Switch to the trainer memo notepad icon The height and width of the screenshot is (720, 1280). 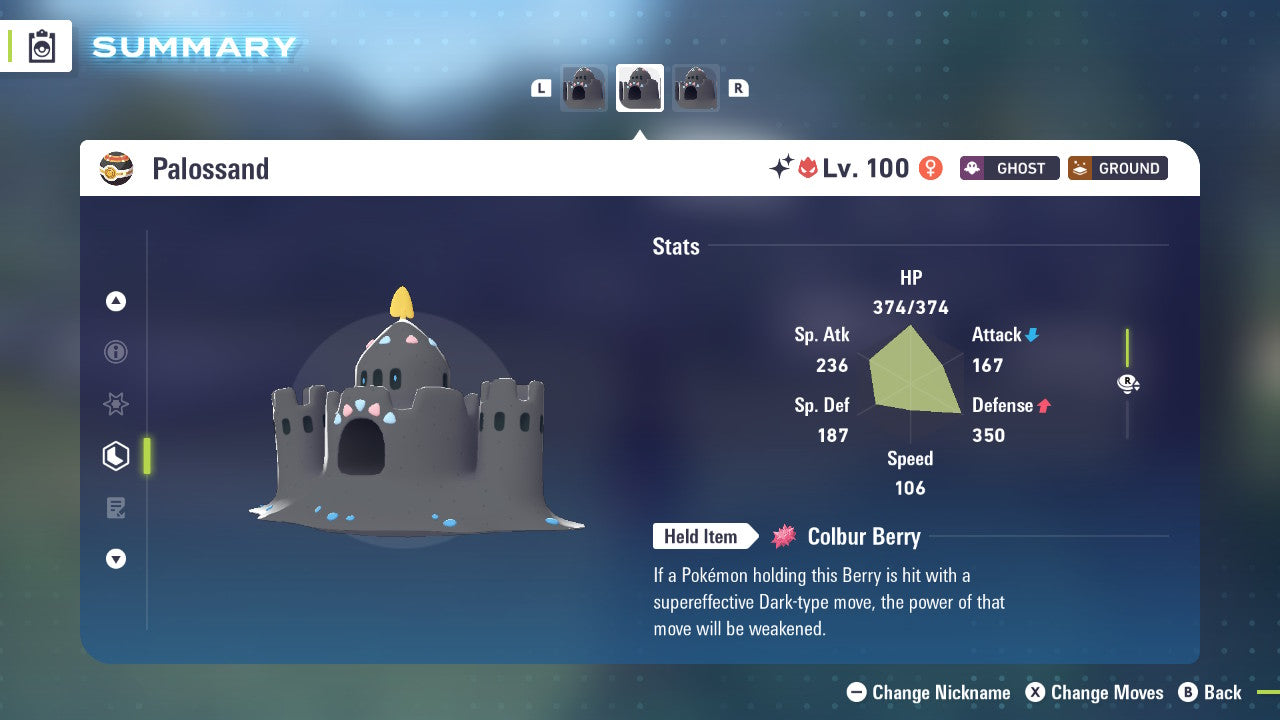(x=116, y=508)
